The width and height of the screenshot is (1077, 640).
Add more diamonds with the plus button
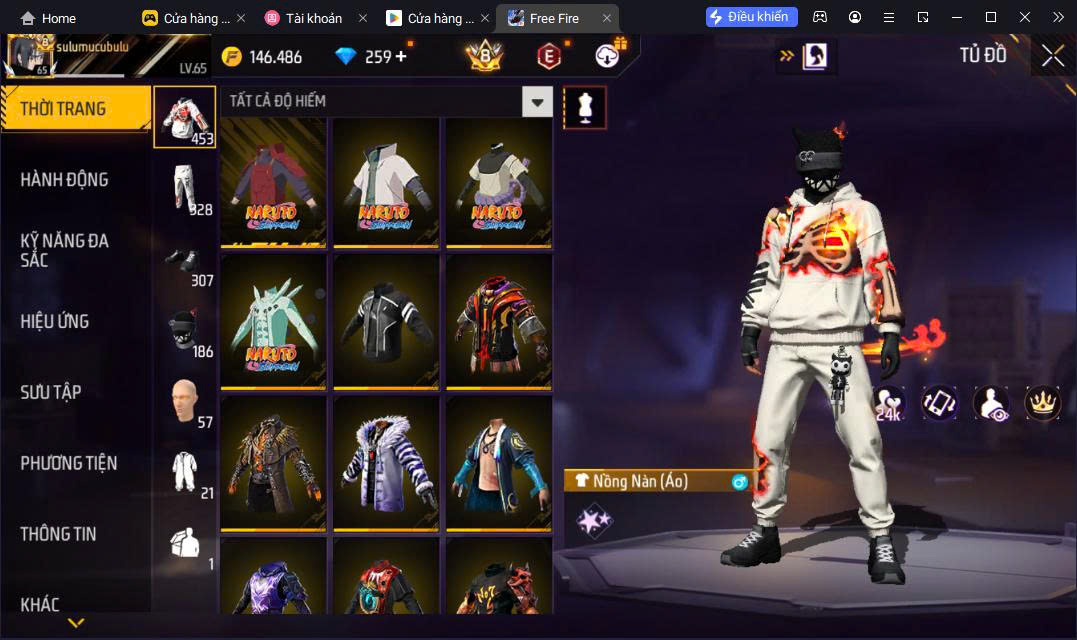[x=402, y=56]
